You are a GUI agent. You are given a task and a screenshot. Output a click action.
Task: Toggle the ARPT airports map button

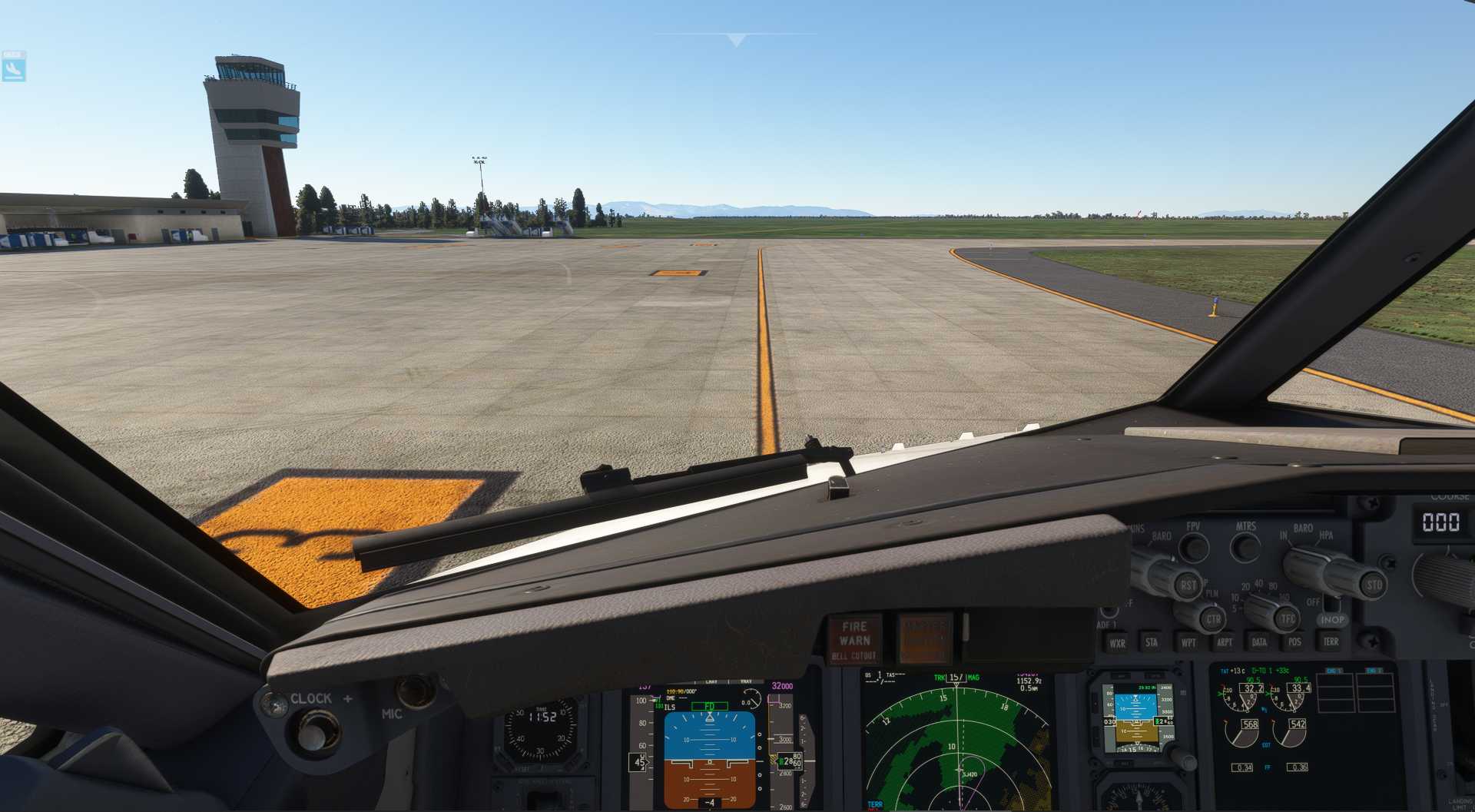pyautogui.click(x=1225, y=642)
